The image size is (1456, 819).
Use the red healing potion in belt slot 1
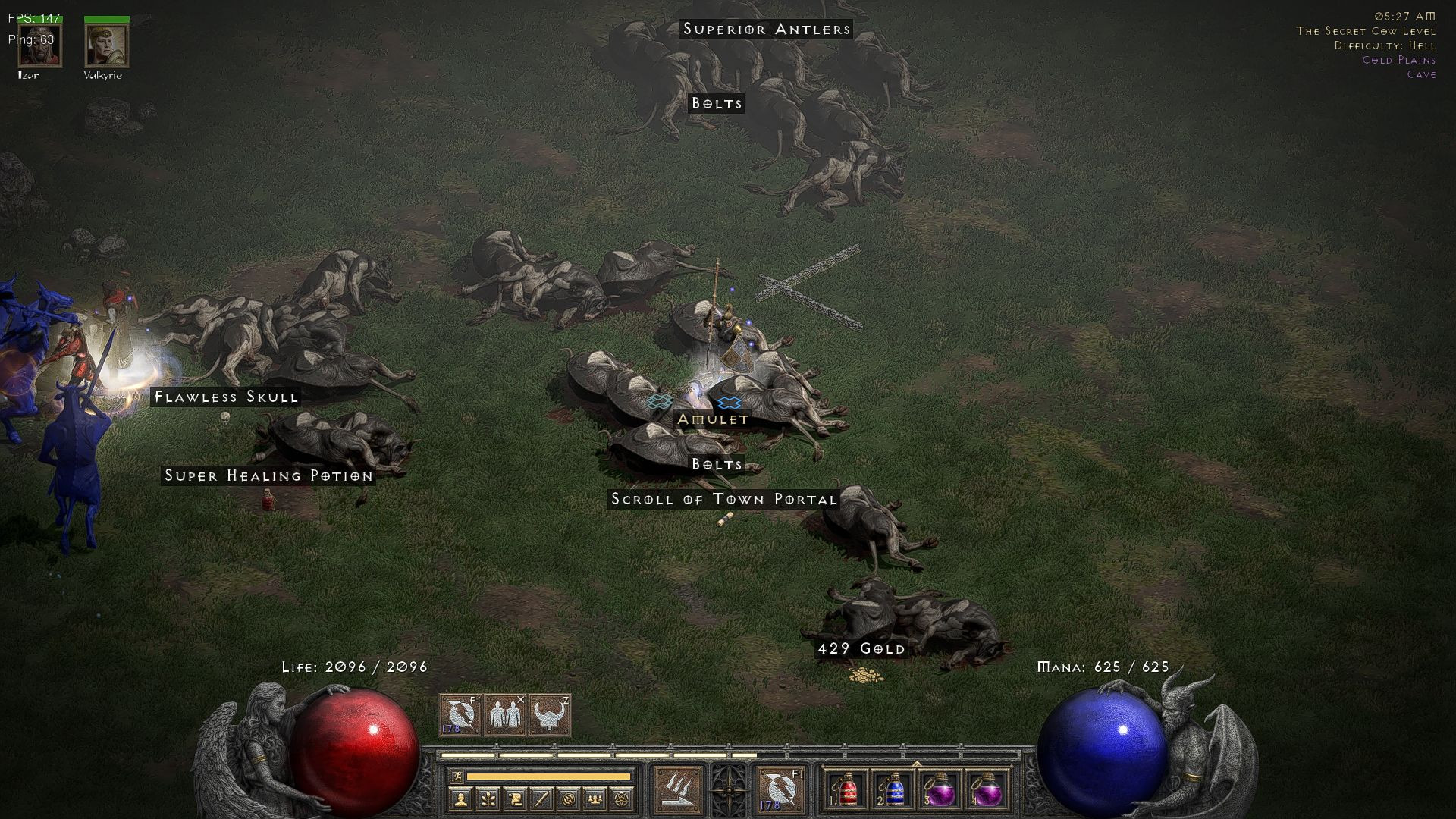click(848, 790)
